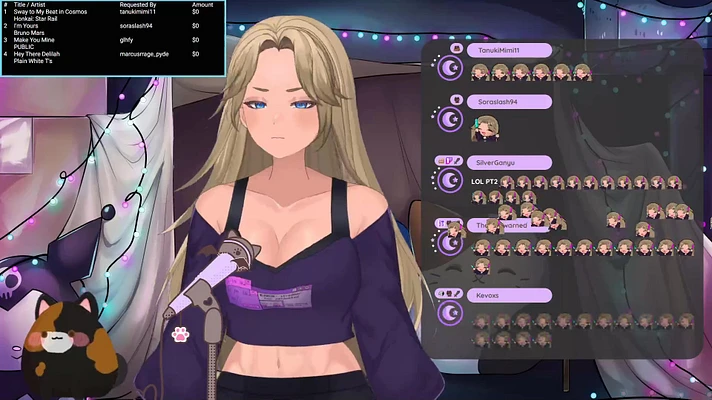Select SilverGanyu's chat name tag
This screenshot has width=712, height=400.
point(508,162)
